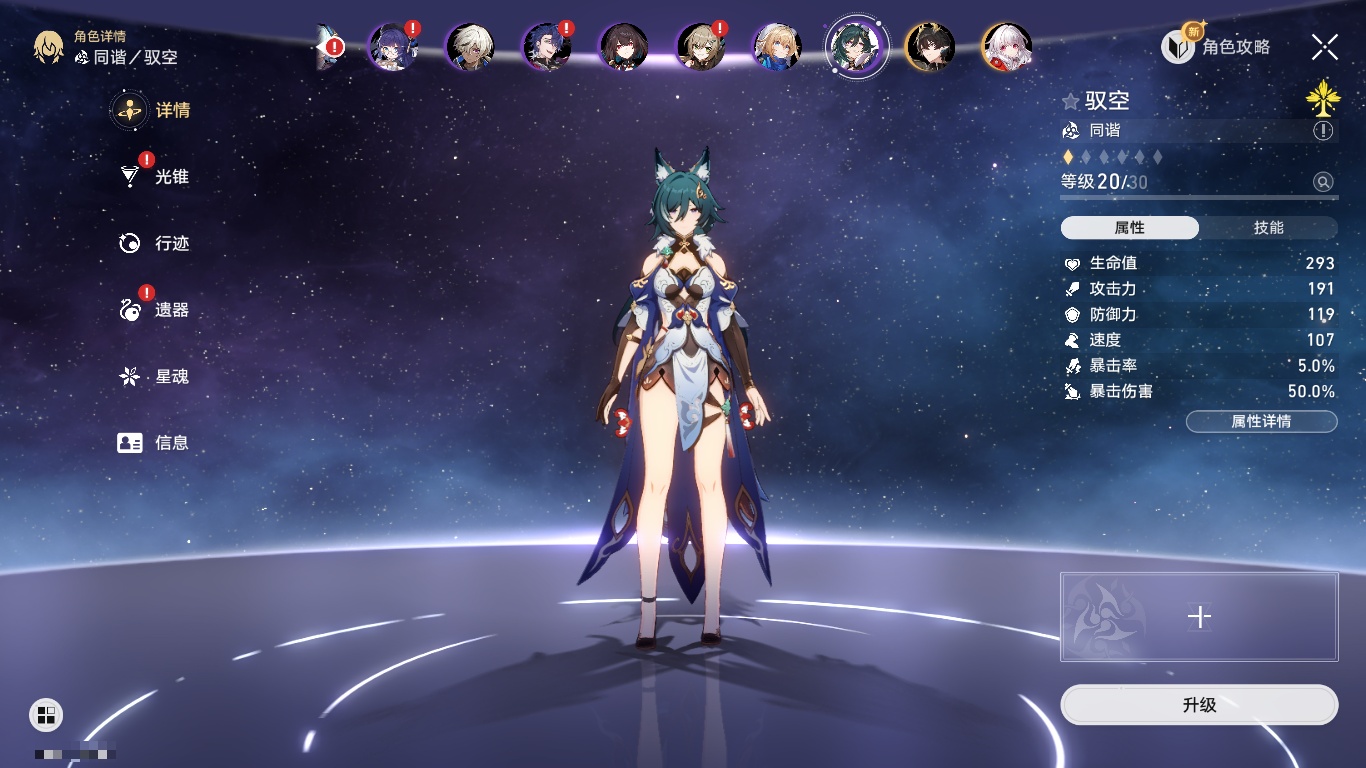The image size is (1366, 768).
Task: Add a light cone in the empty slot
Action: pos(1199,617)
